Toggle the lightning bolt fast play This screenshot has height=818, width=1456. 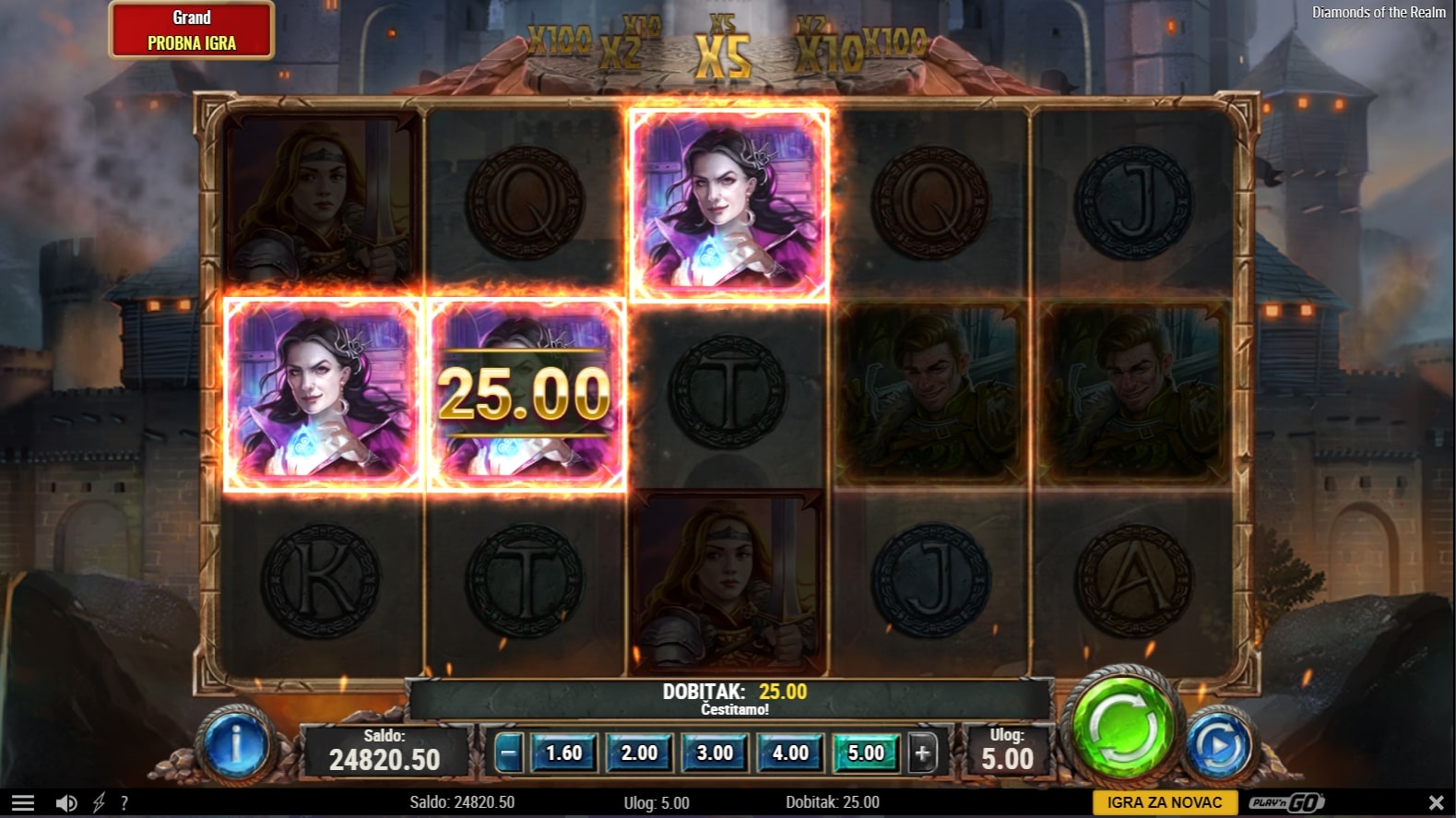click(x=99, y=803)
